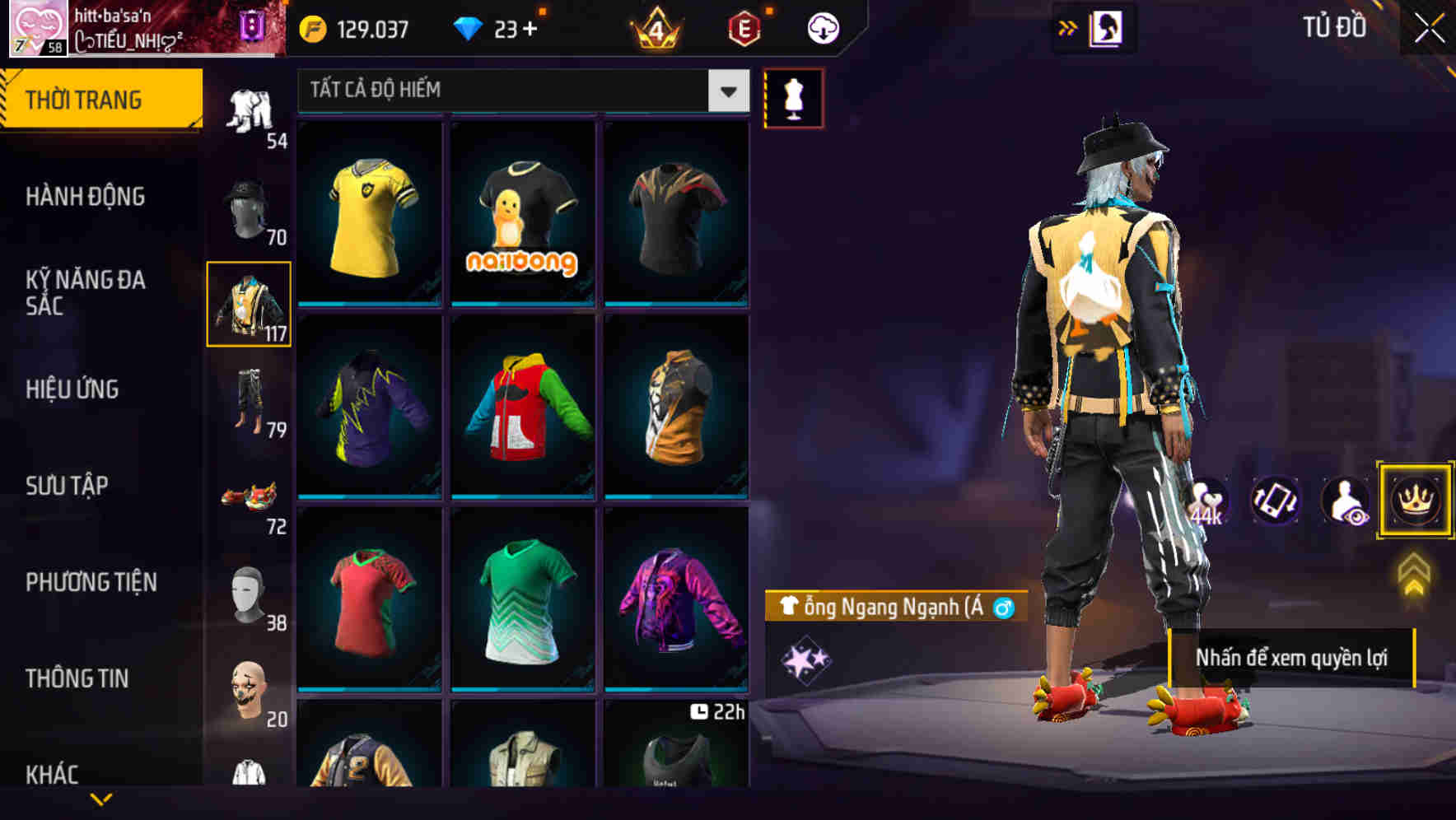Collapse the left menu with the bottom chevron
The image size is (1456, 820).
(x=100, y=797)
